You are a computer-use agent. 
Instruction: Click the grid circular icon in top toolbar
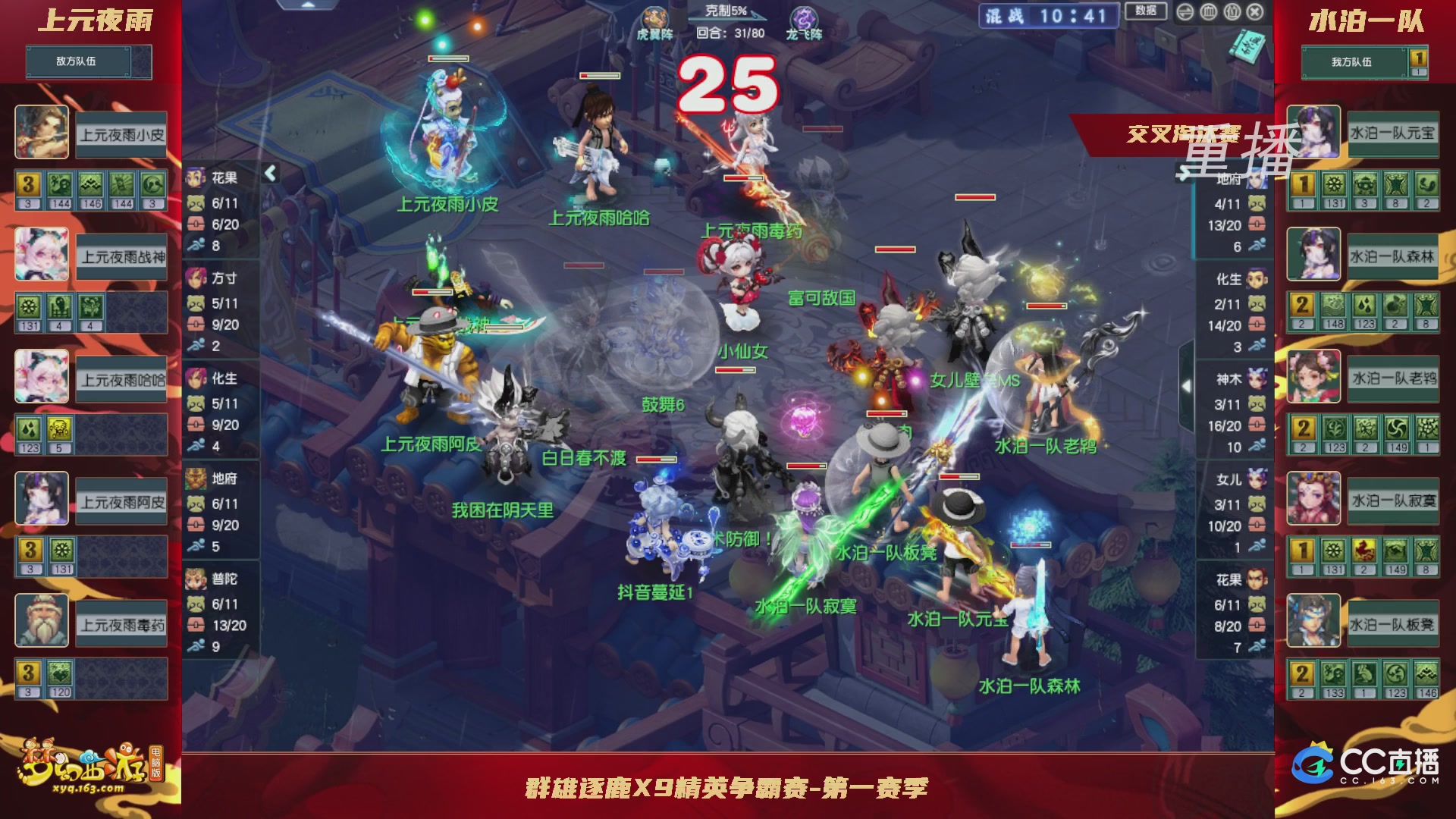pos(1207,11)
